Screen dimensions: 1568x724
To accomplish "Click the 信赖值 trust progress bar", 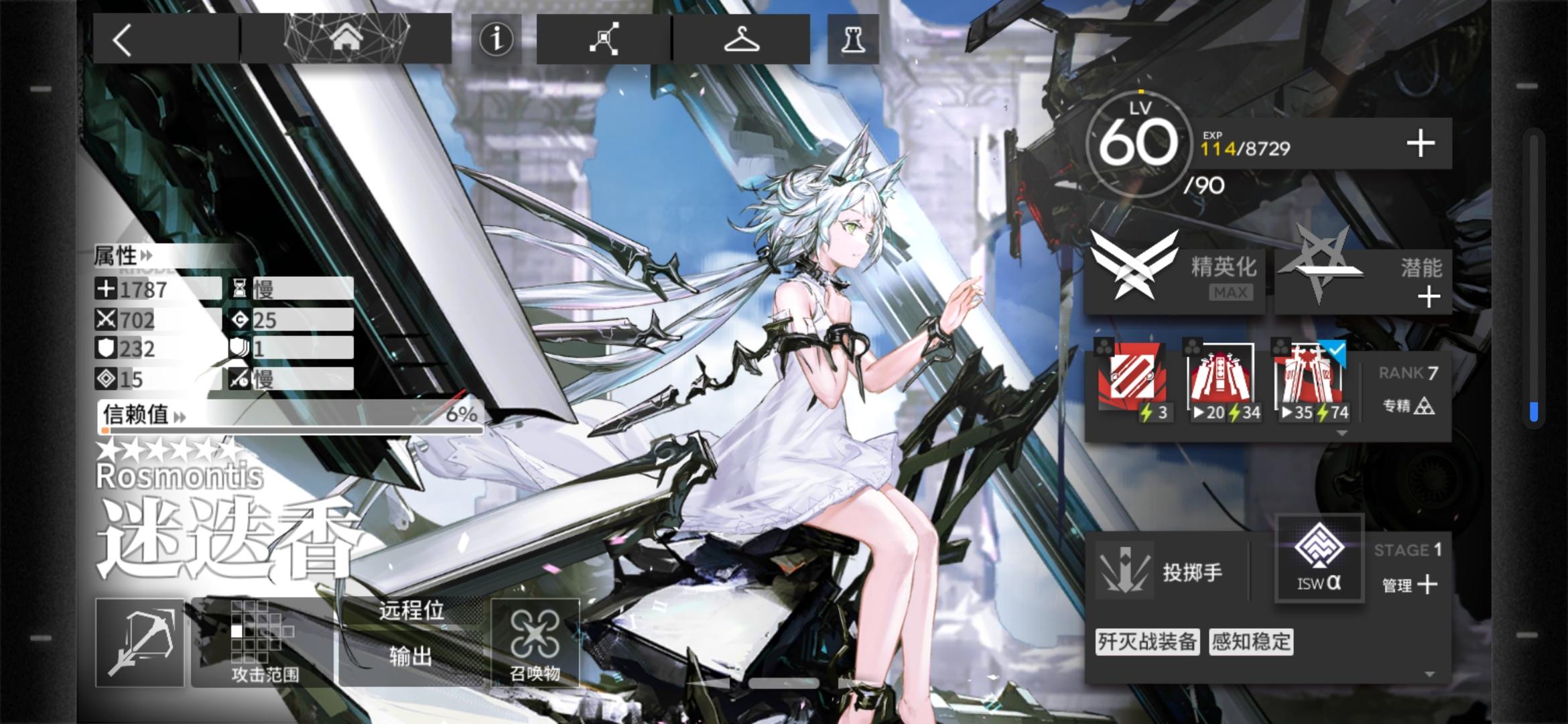I will click(x=288, y=416).
